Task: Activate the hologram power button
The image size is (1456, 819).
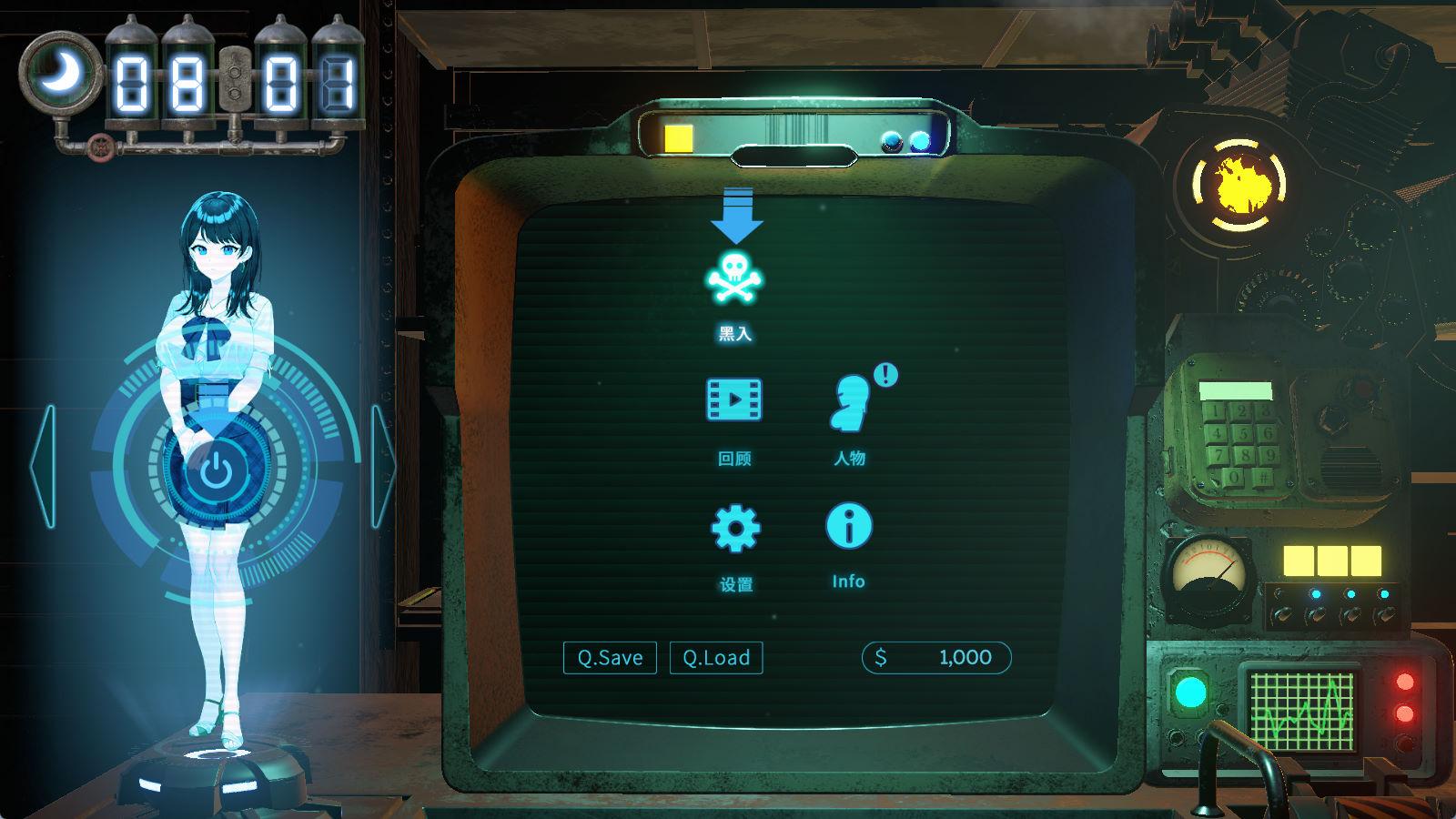Action: tap(214, 473)
